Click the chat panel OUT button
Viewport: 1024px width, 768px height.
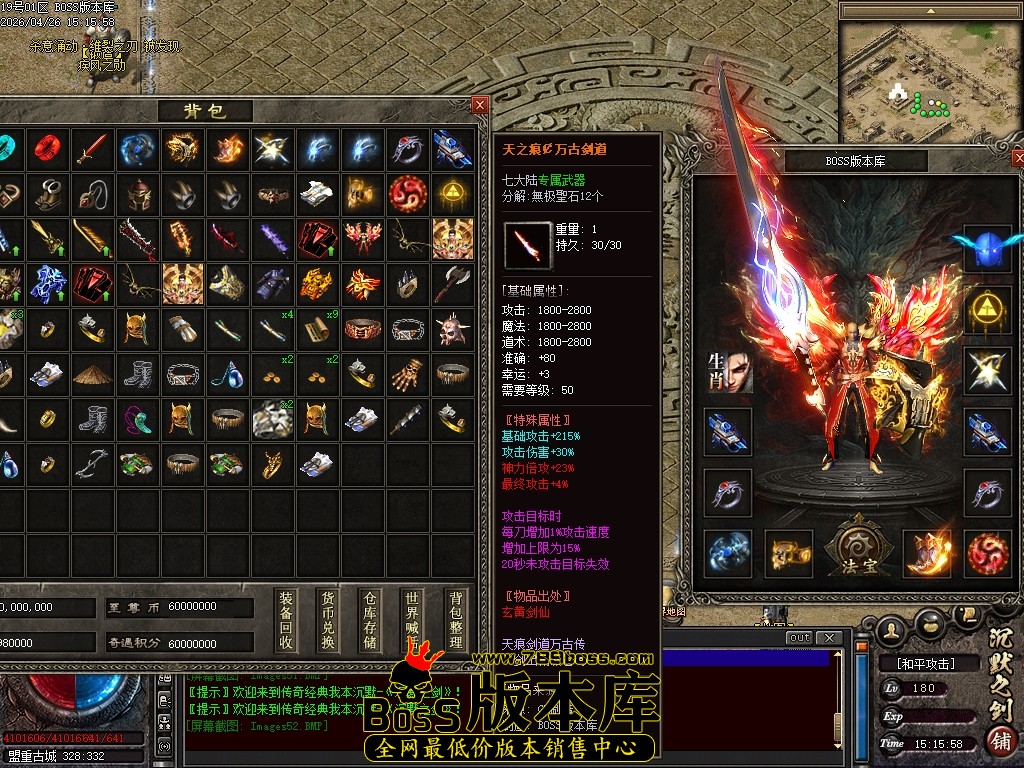[x=799, y=638]
